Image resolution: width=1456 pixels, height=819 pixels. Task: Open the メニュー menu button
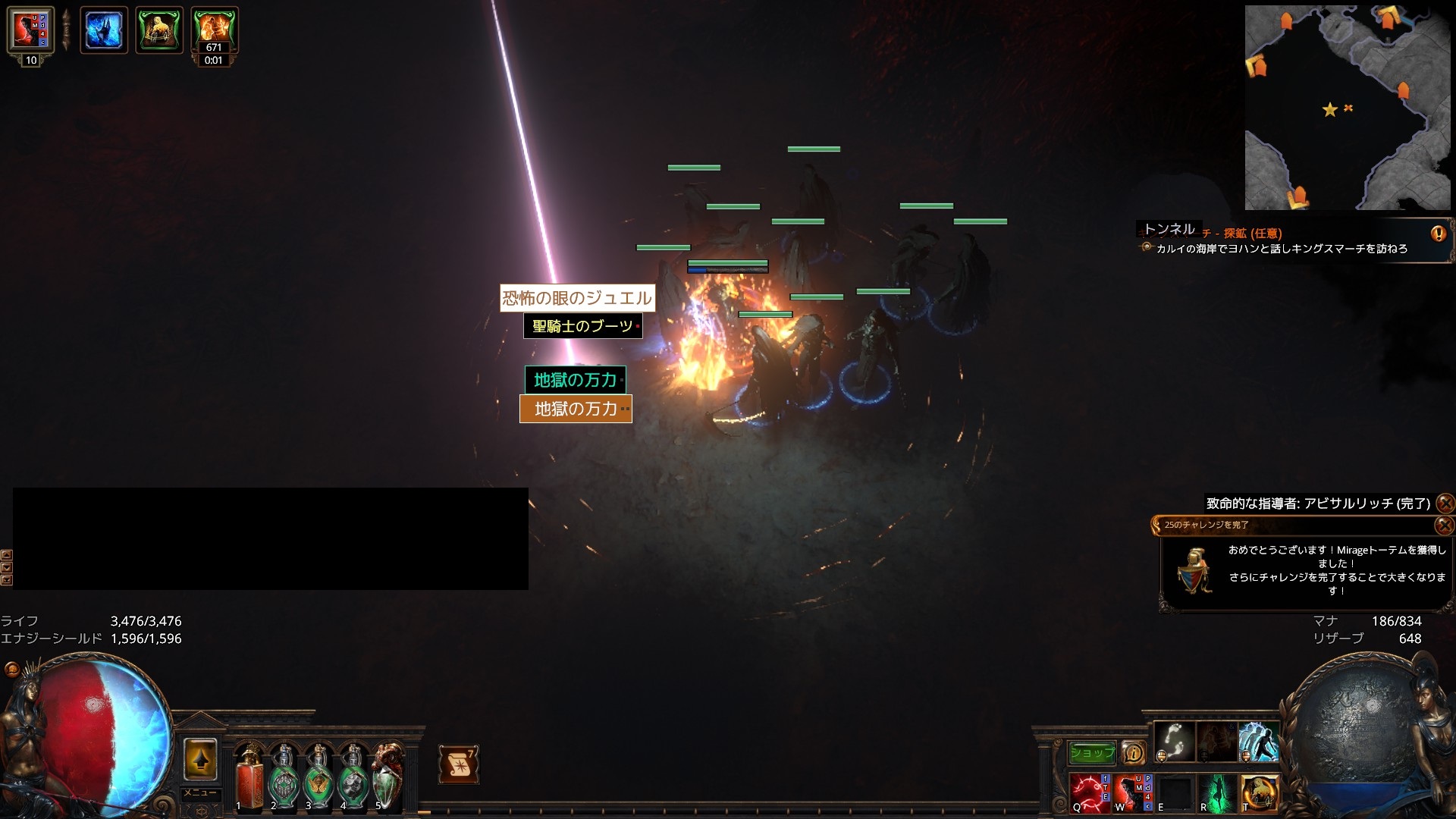(x=200, y=793)
